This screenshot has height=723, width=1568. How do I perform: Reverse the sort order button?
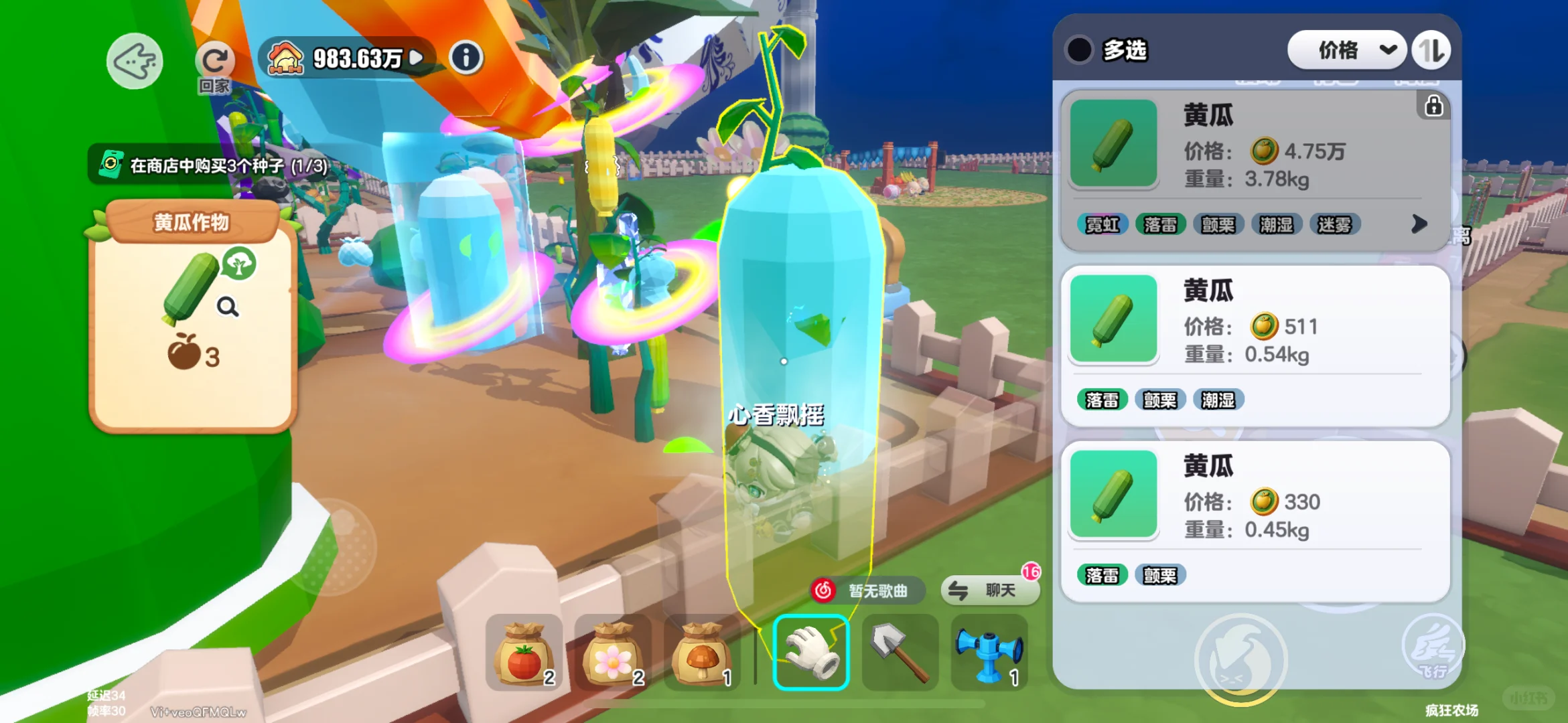tap(1431, 50)
